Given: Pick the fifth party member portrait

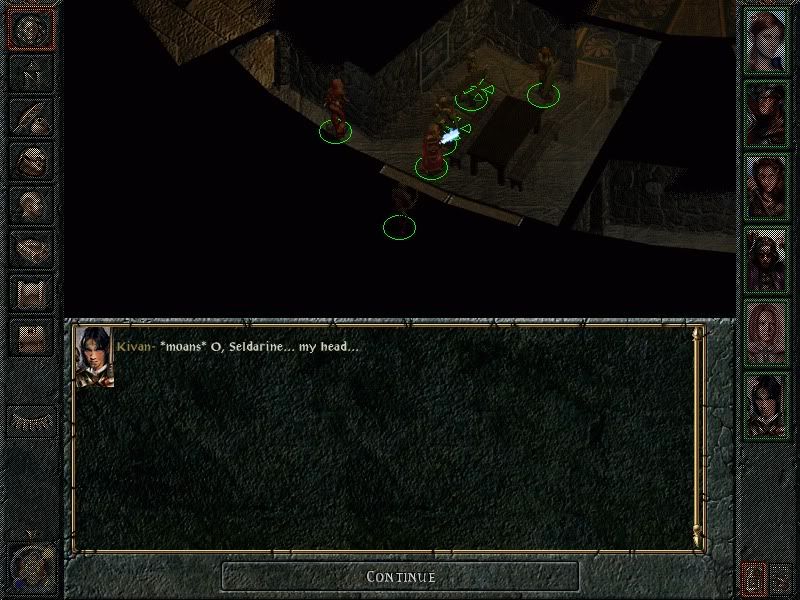Looking at the screenshot, I should point(768,331).
